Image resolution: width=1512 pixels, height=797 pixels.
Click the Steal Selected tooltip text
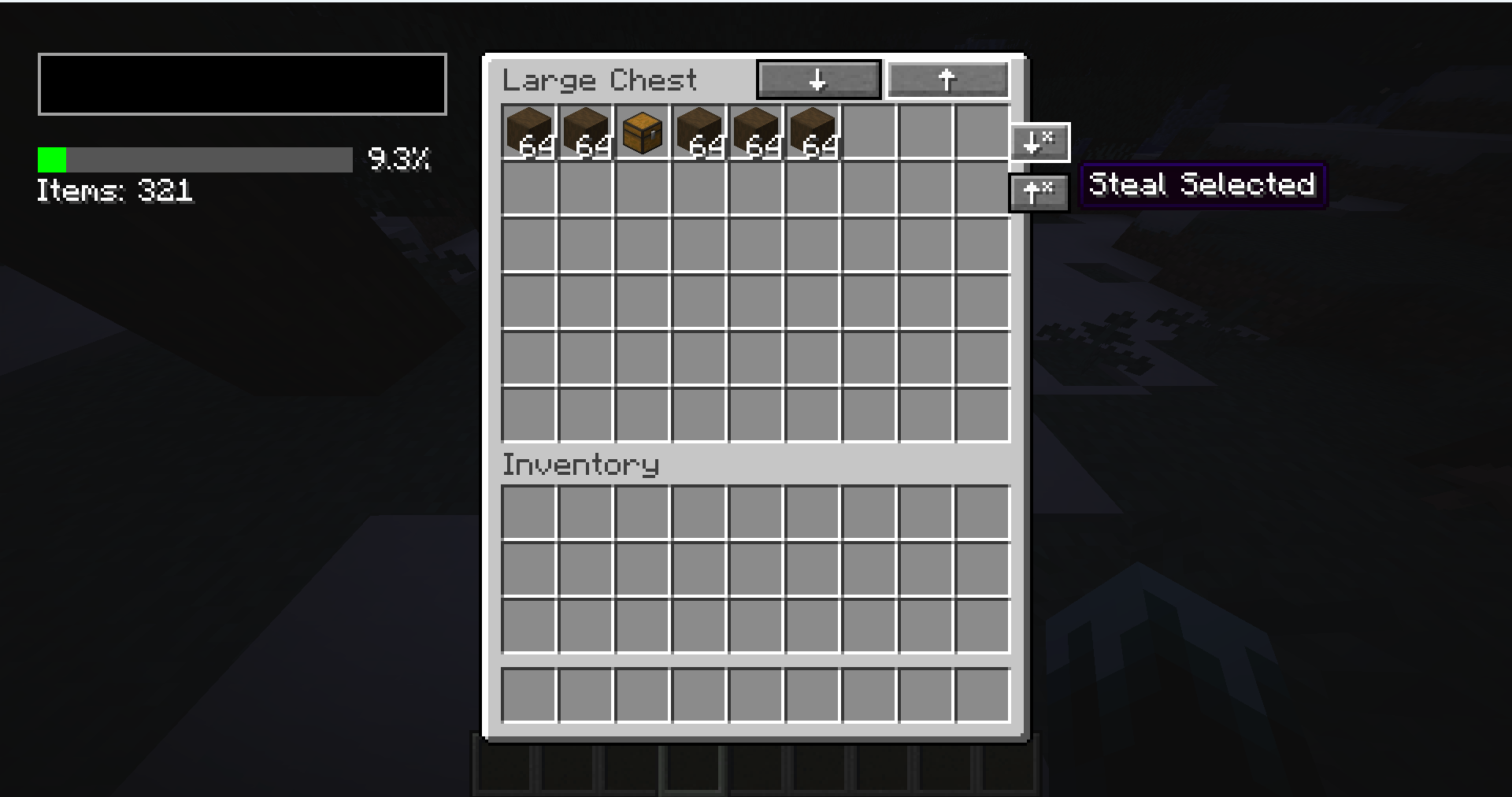pos(1203,184)
